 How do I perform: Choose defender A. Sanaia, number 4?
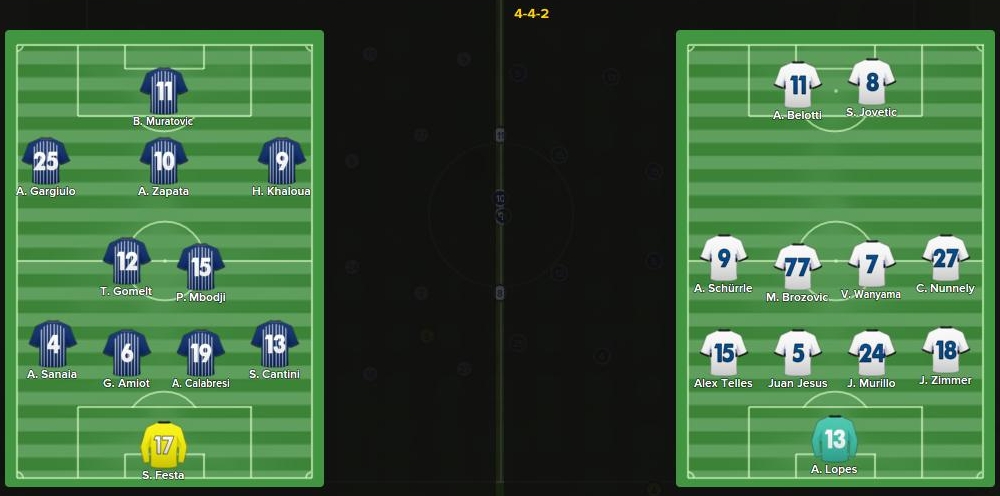pyautogui.click(x=53, y=345)
